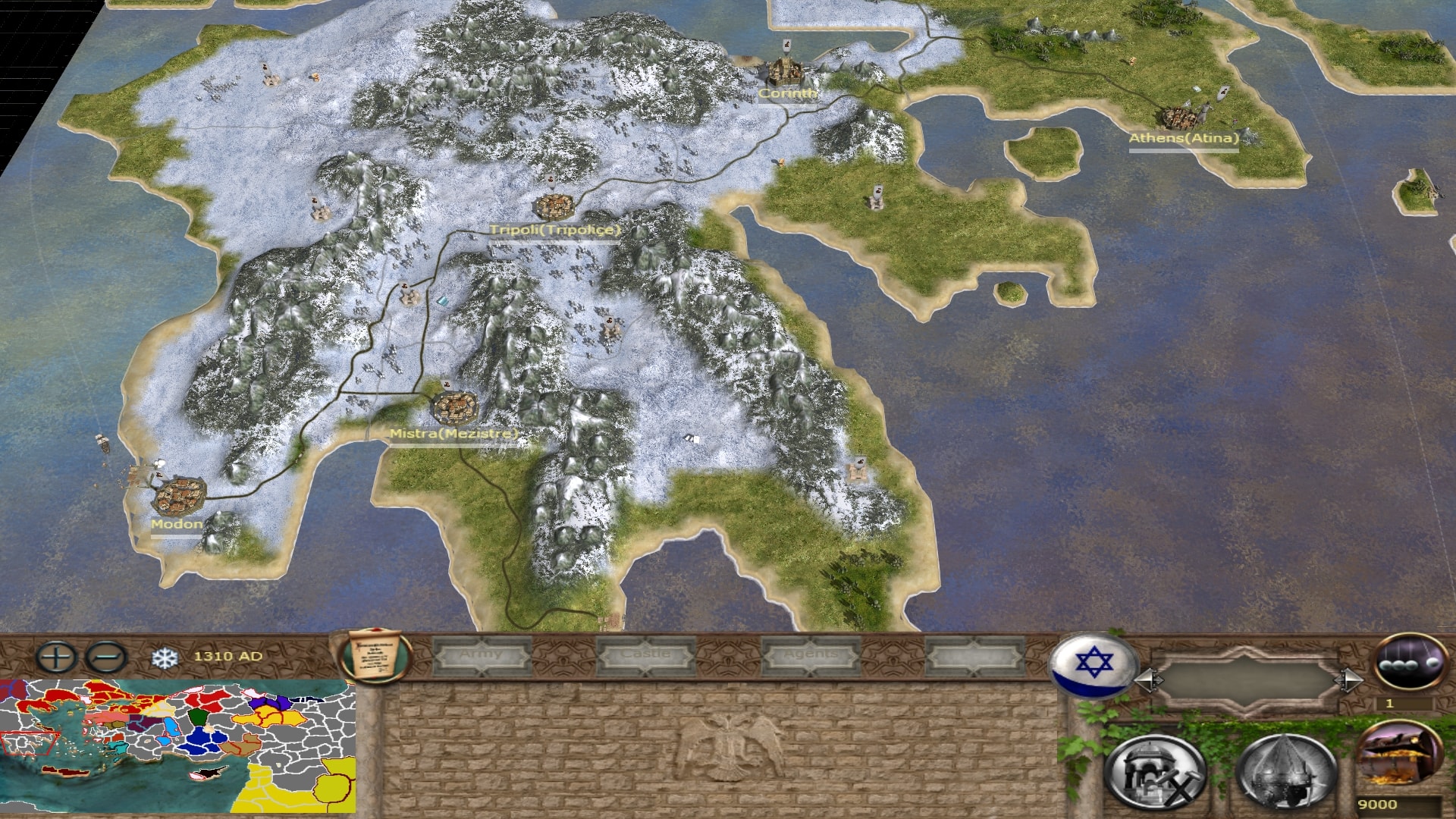Switch to the Castle tab
Screen dimensions: 1456x819
pos(646,655)
